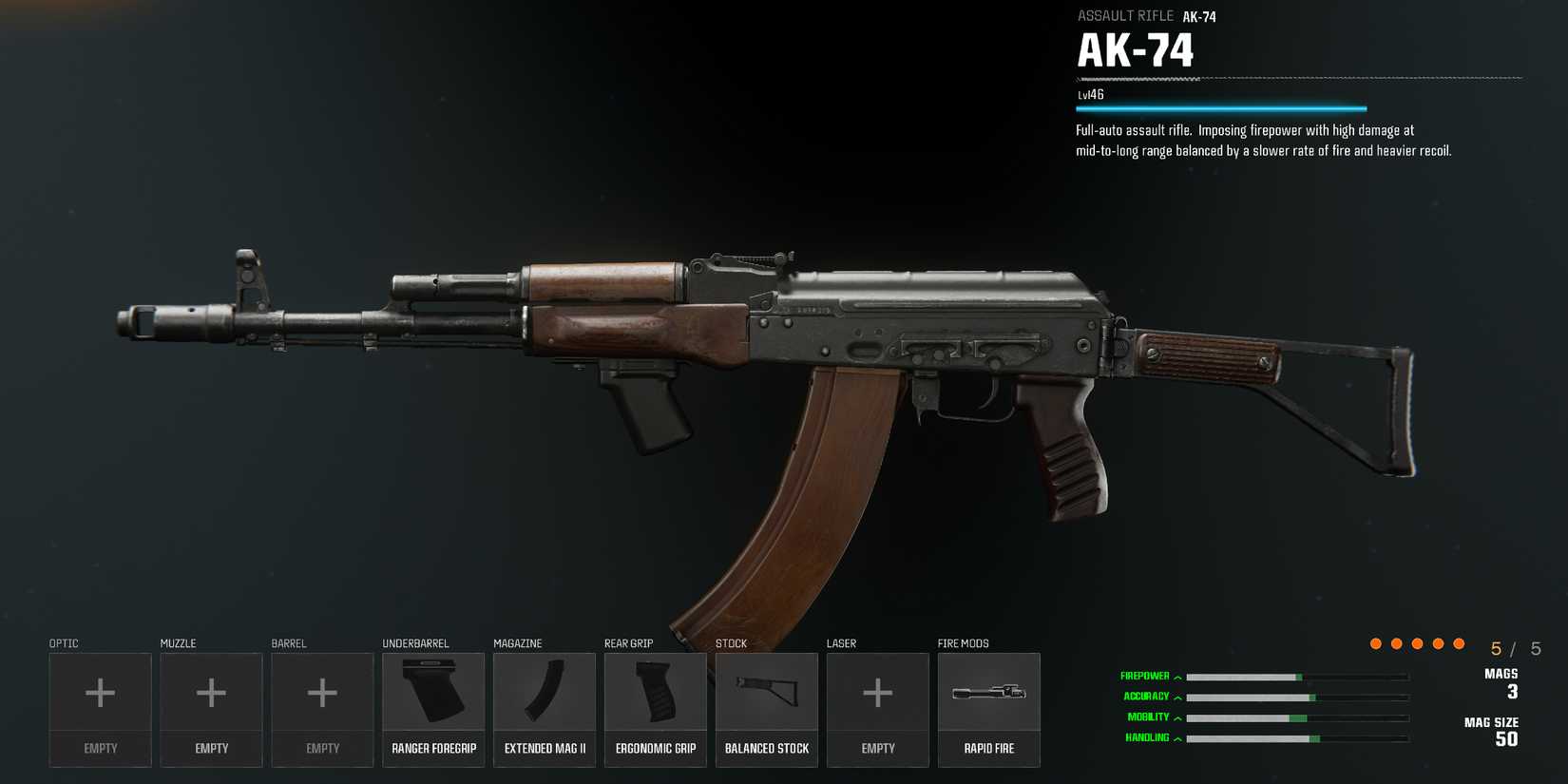Expand the Firepower stat chevron
This screenshot has height=784, width=1568.
1177,677
